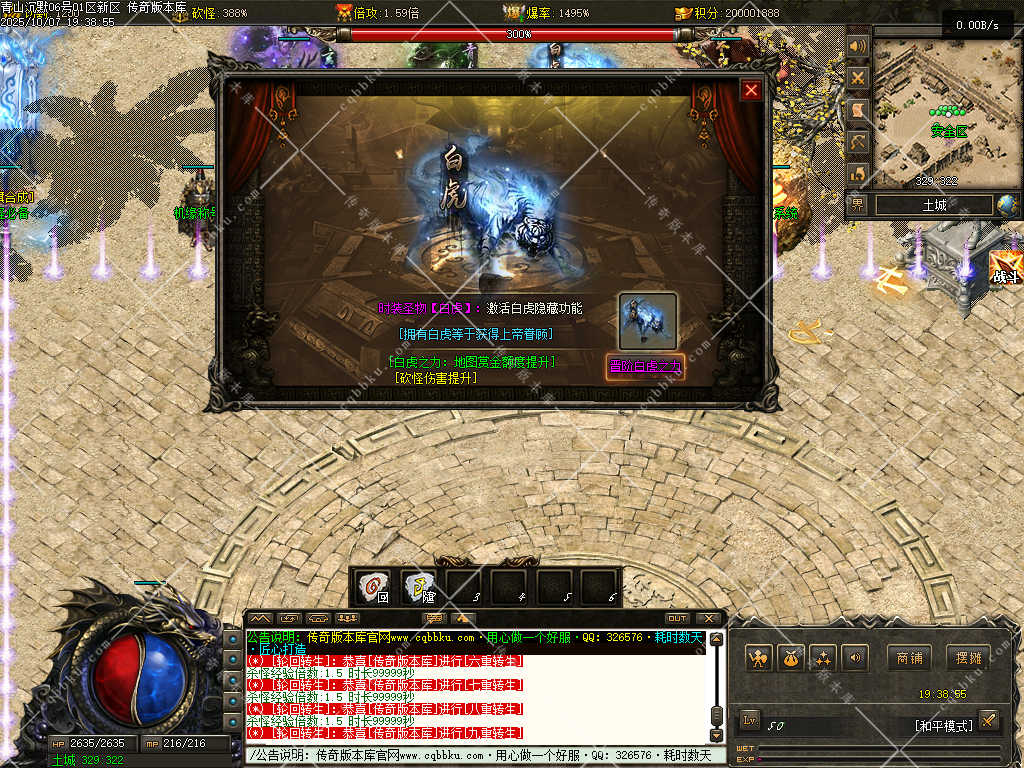Screen dimensions: 1024x768
Task: Close the chat panel with X button
Action: (x=708, y=618)
